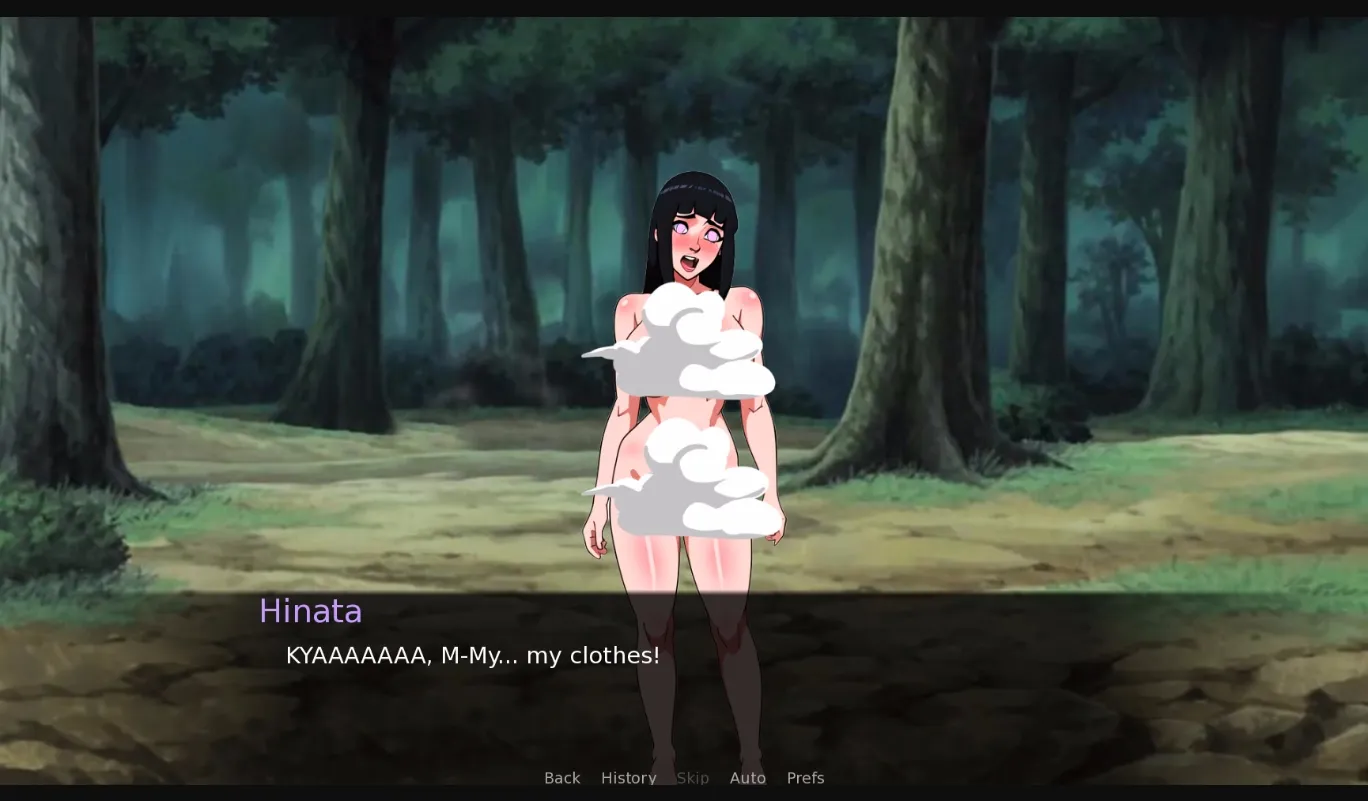Click Back to rewind dialogue

562,777
